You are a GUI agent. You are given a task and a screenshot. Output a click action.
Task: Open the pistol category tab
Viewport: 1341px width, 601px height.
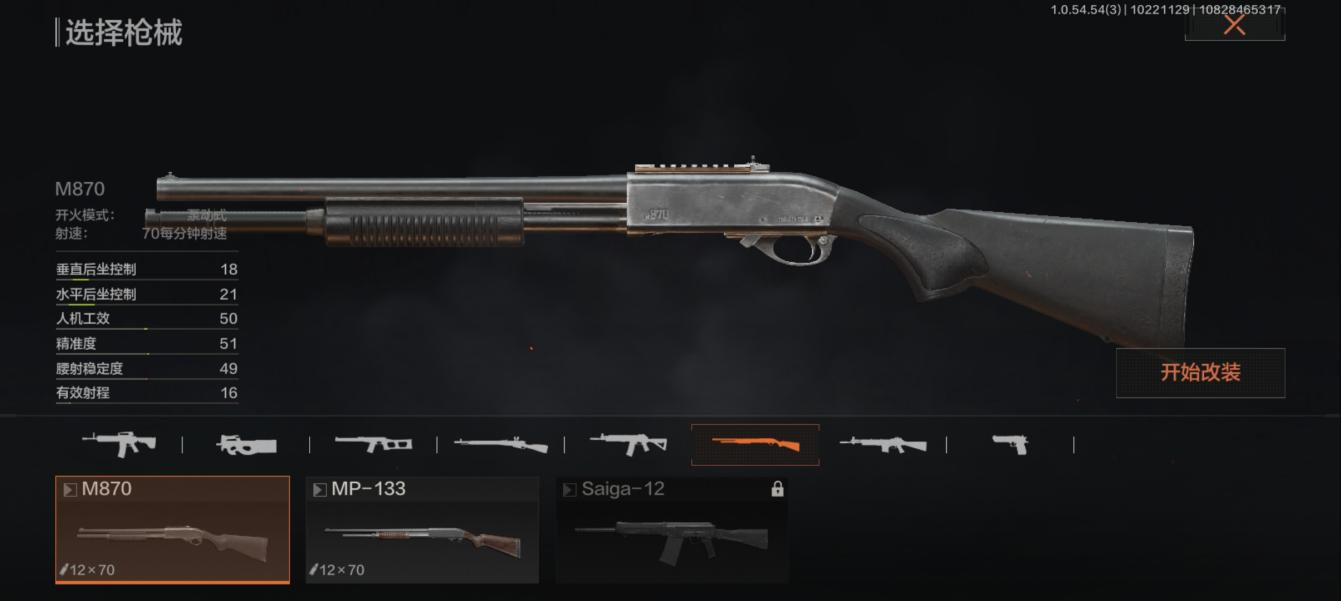[x=1010, y=444]
